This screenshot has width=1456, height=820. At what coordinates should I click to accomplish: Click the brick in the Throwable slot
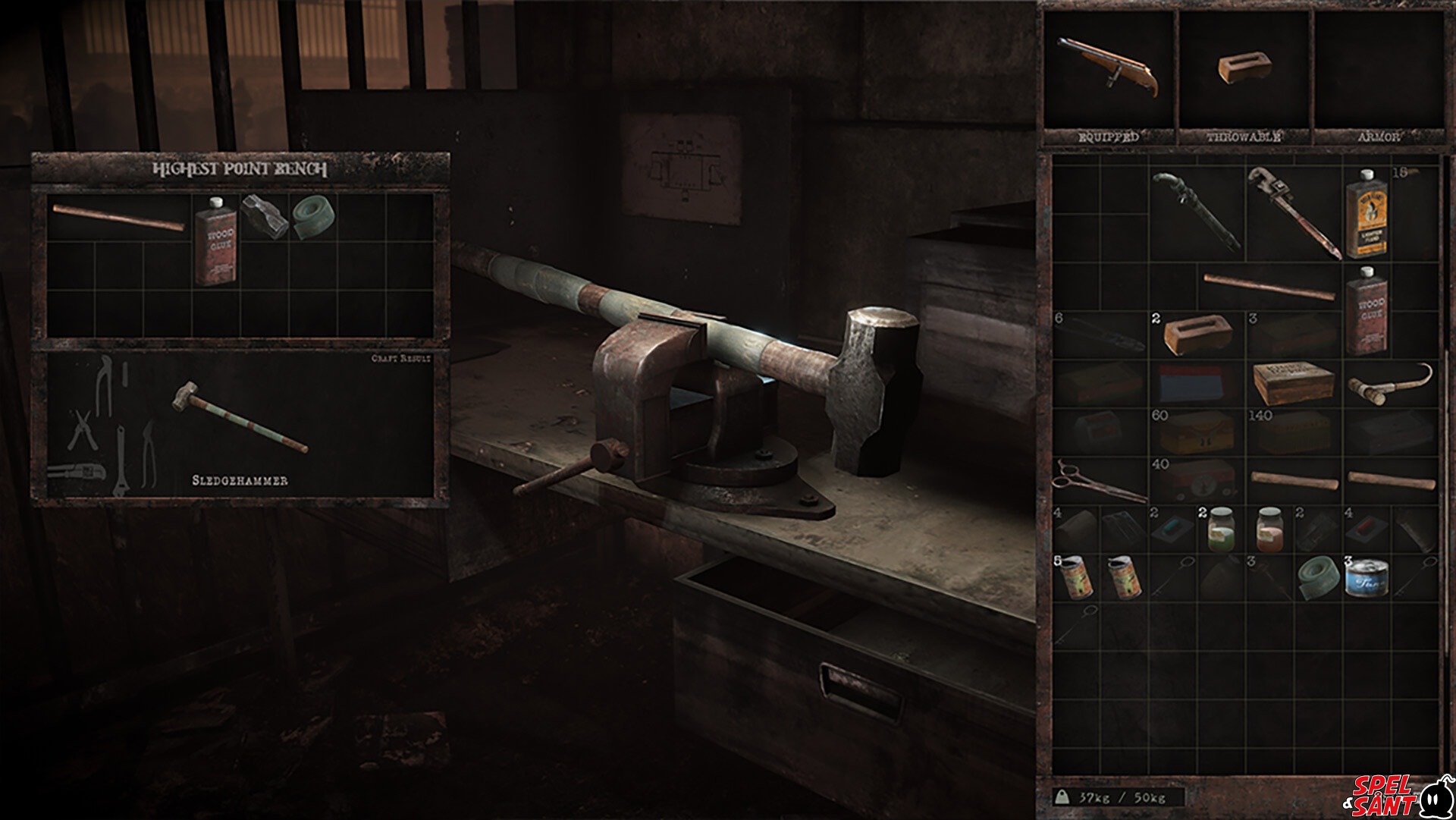coord(1244,68)
